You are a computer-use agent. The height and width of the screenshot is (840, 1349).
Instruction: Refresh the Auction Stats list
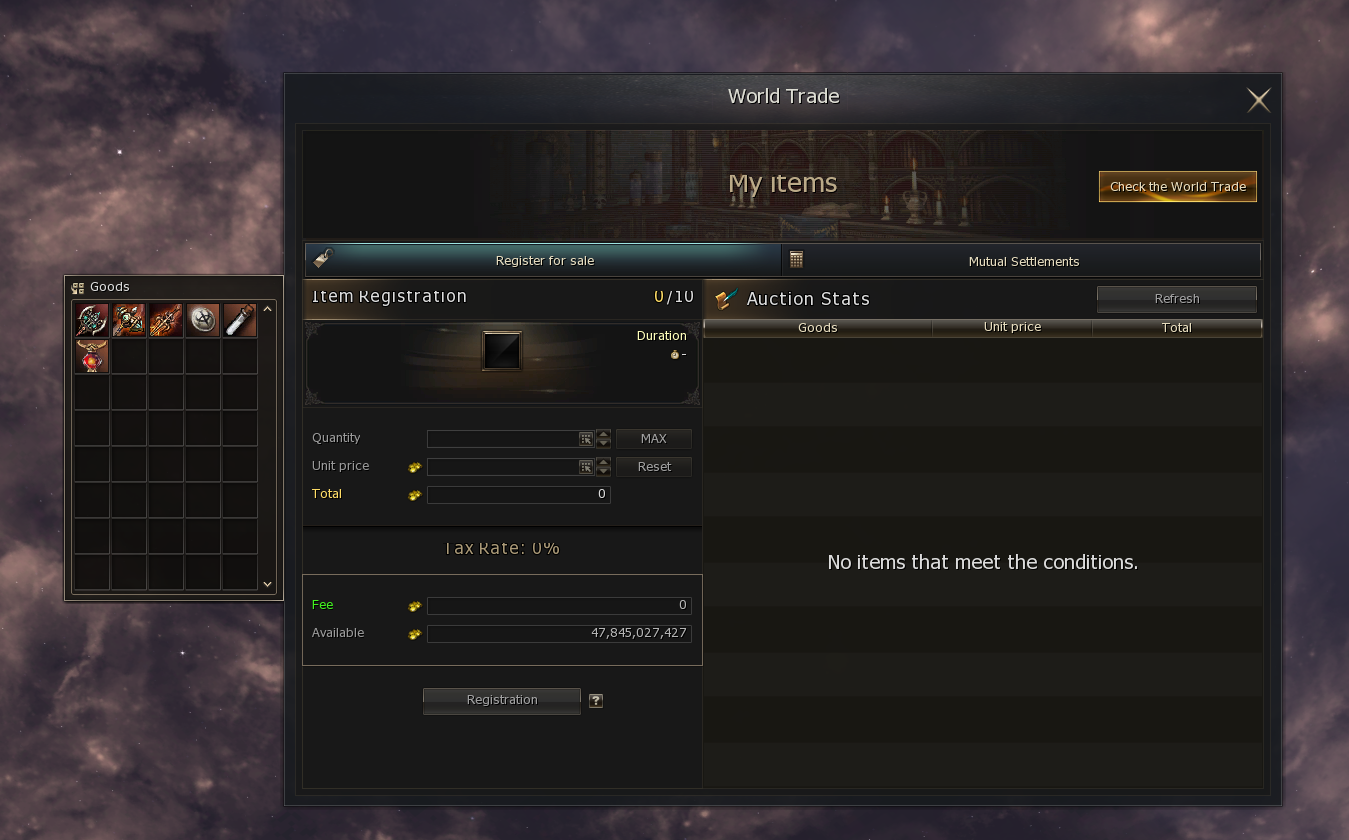1176,298
